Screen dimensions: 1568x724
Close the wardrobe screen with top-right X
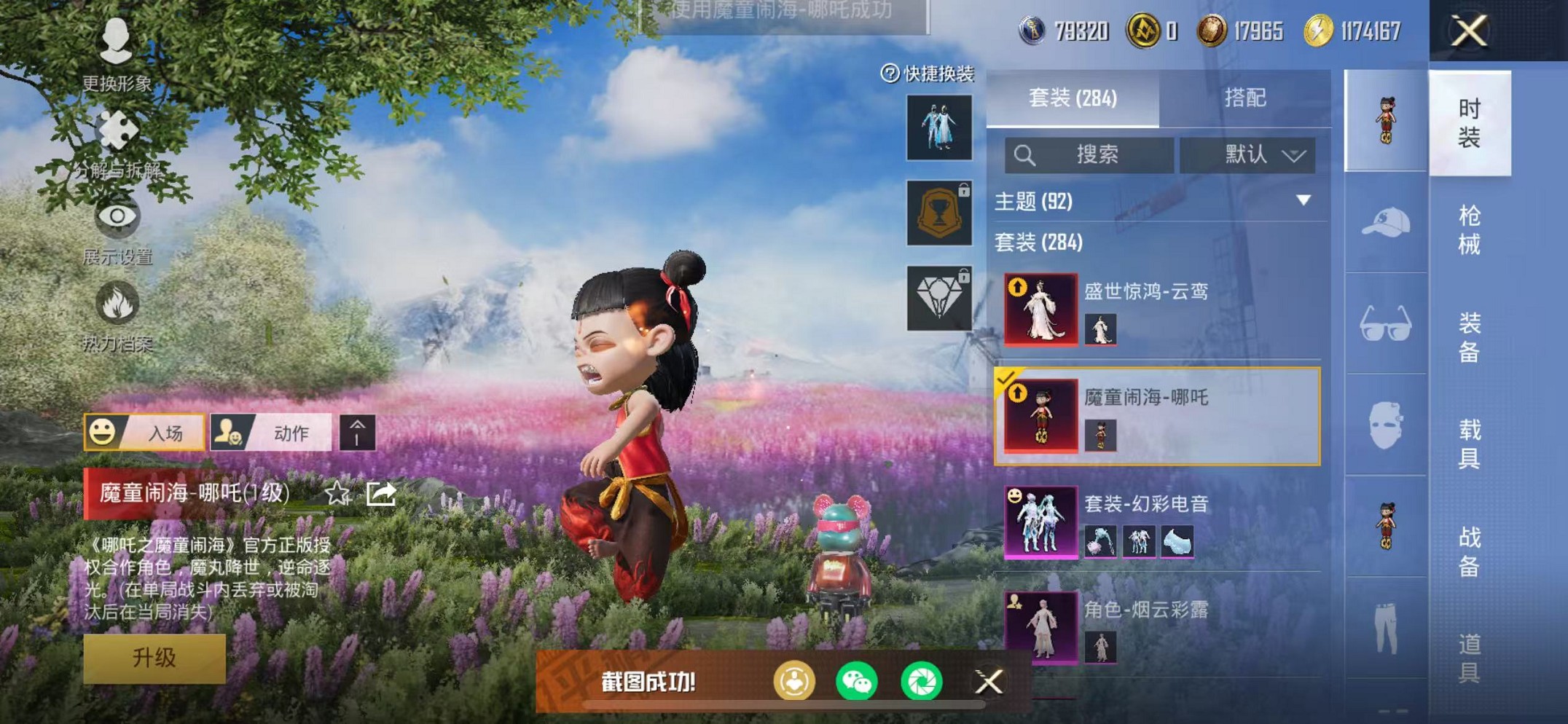1468,31
